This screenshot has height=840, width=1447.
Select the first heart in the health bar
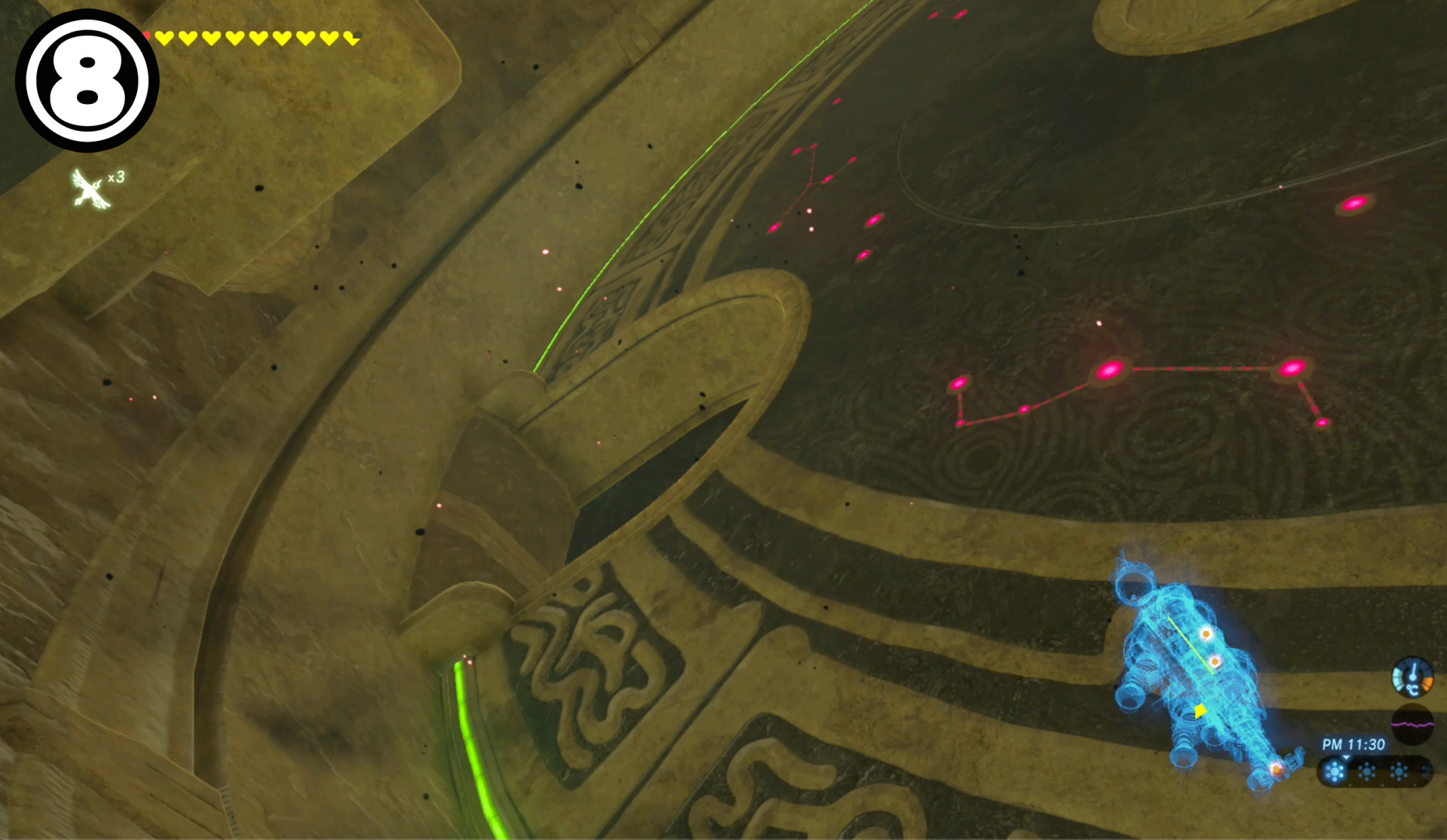(x=164, y=36)
